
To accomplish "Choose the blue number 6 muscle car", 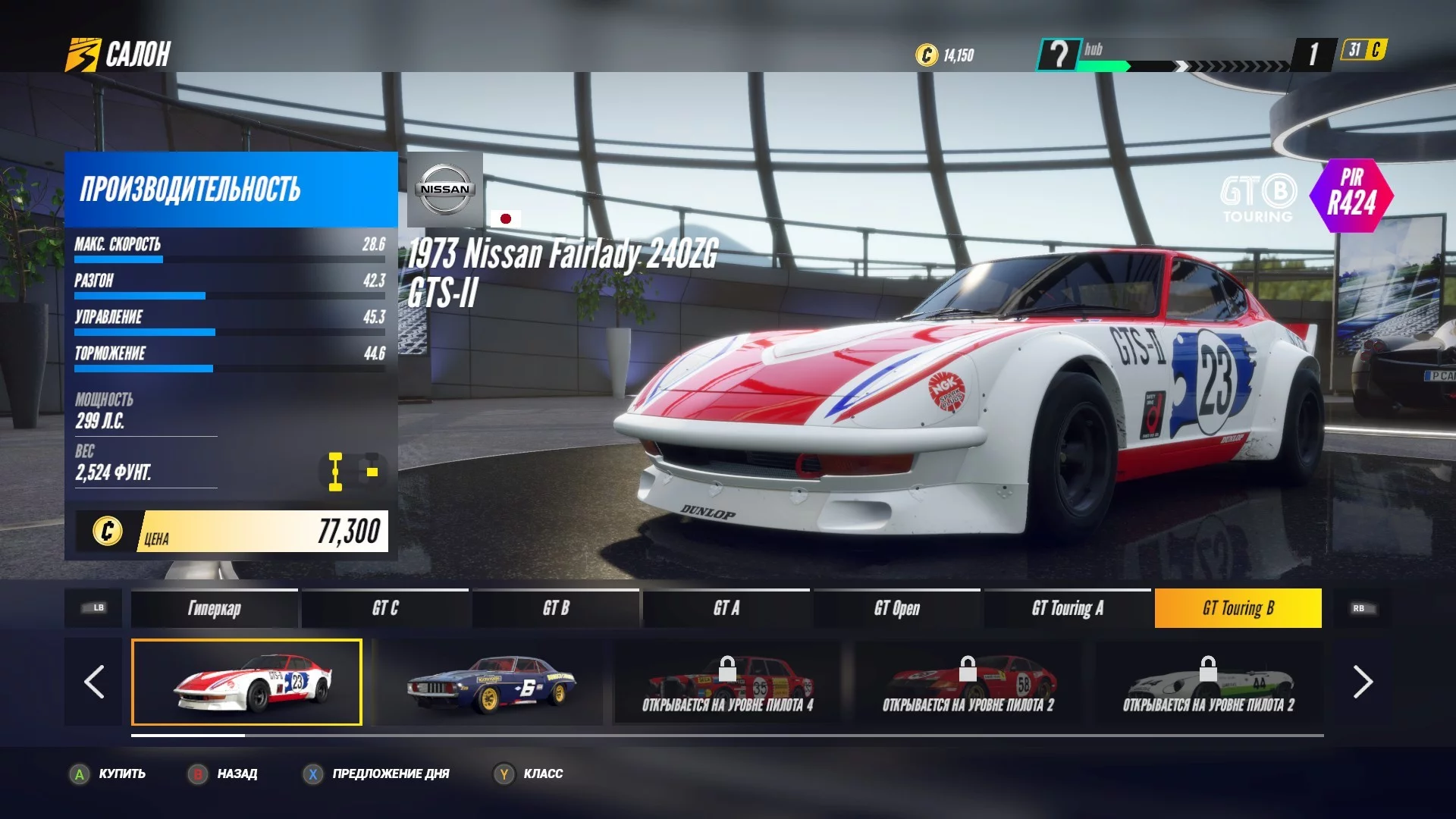I will [490, 682].
